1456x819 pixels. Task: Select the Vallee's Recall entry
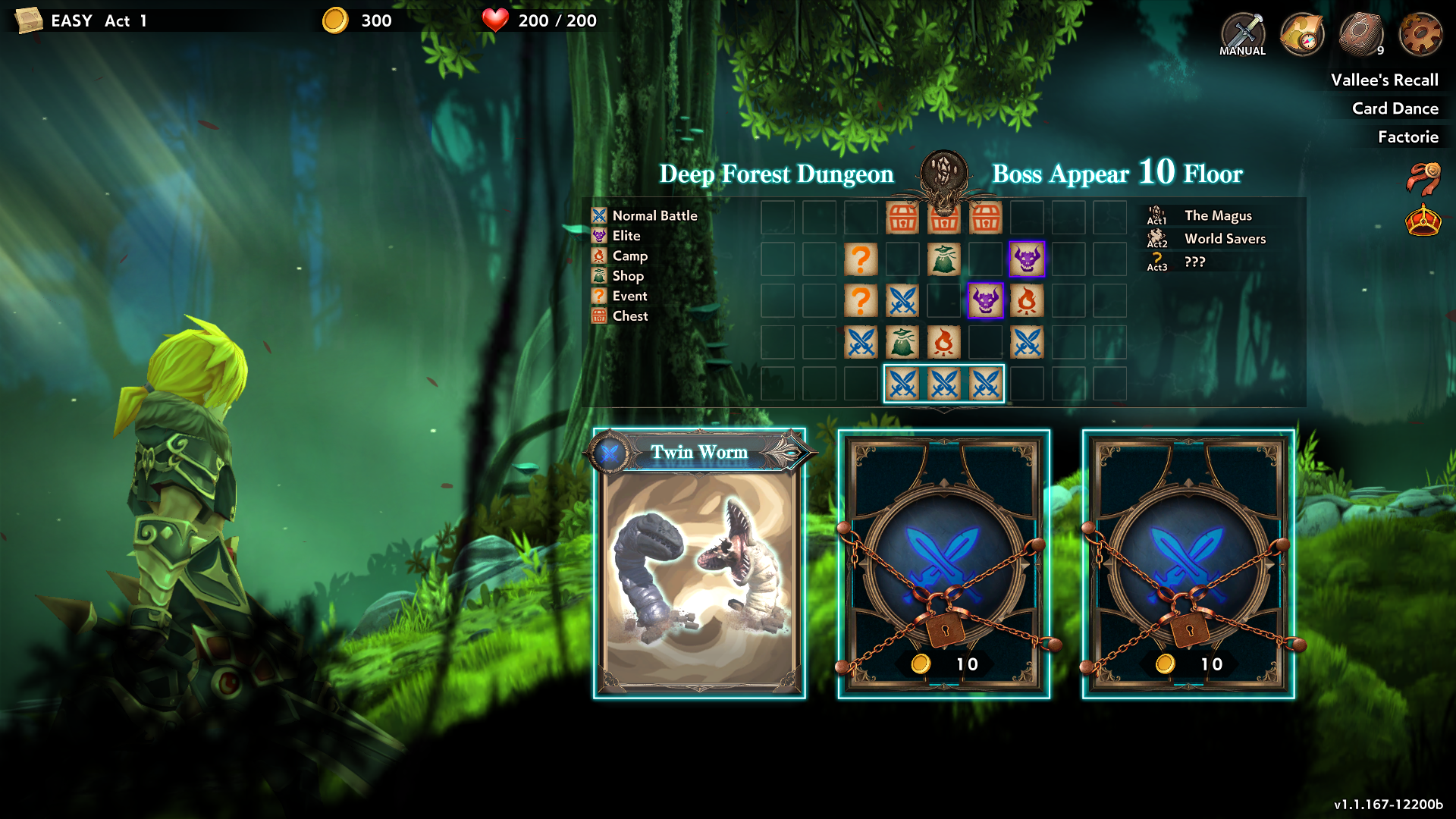point(1384,80)
